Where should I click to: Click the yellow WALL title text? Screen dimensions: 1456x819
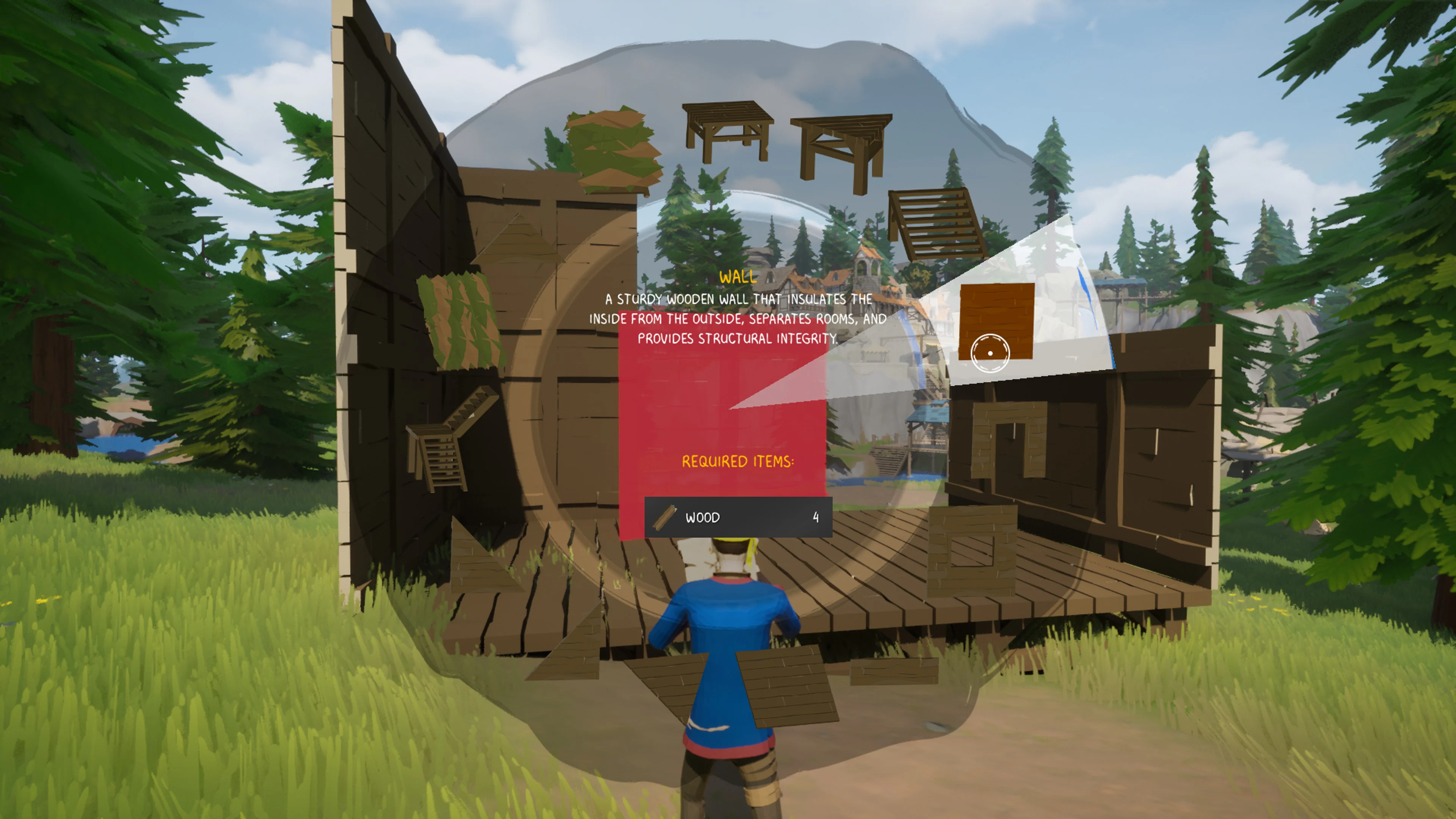click(x=738, y=279)
